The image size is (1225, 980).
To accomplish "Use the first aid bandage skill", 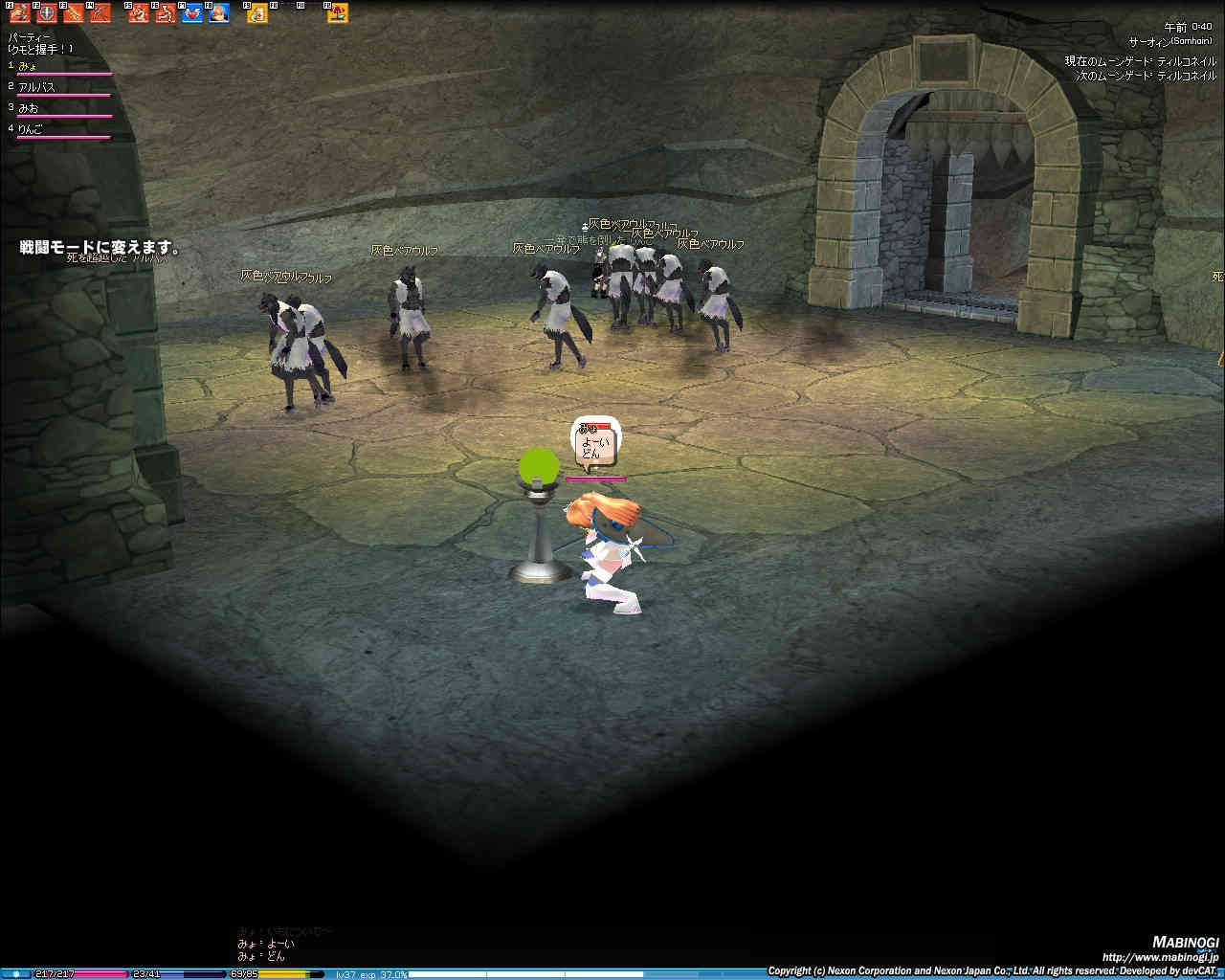I will 257,13.
